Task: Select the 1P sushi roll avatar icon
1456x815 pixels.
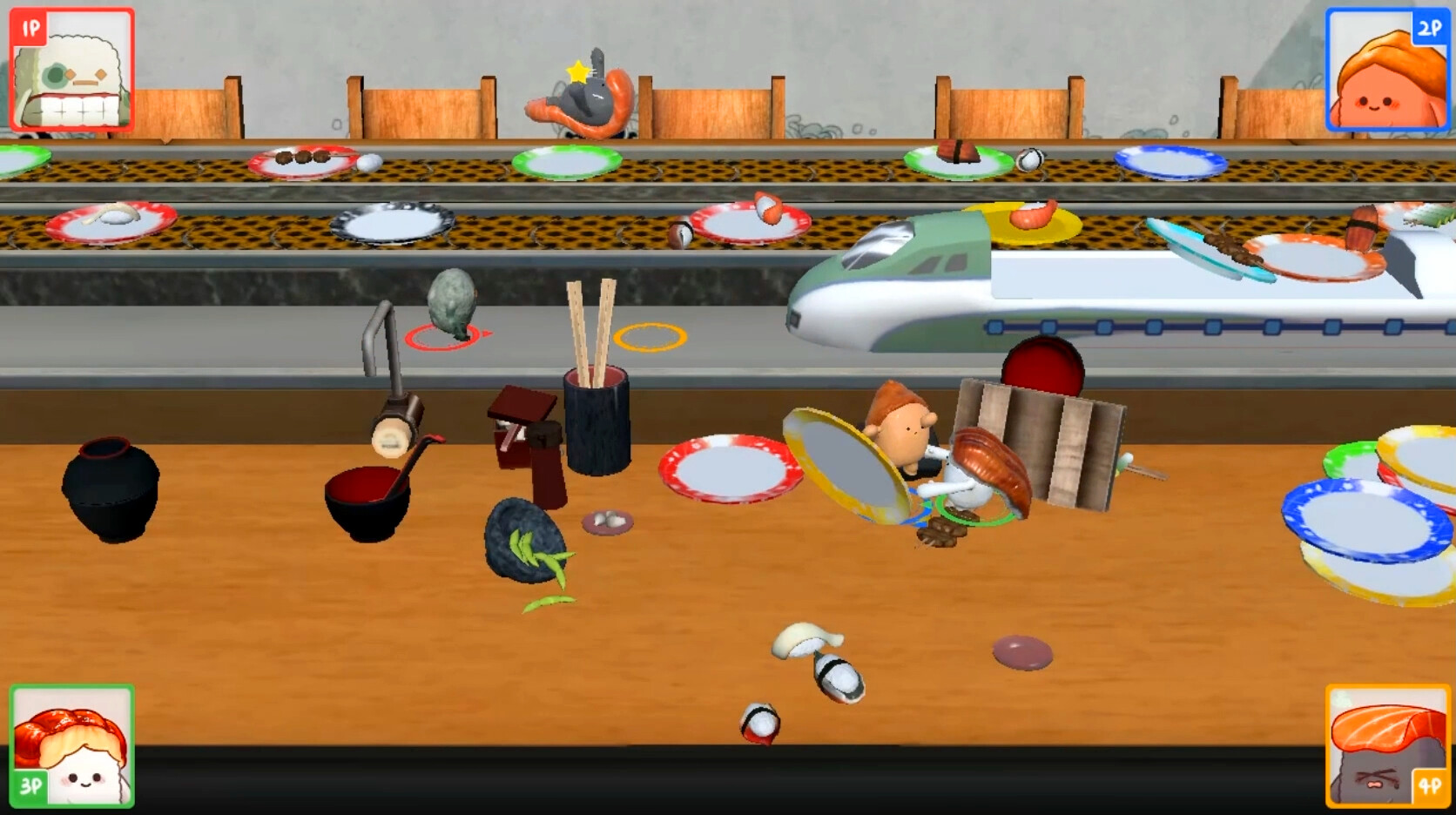Action: (x=71, y=68)
